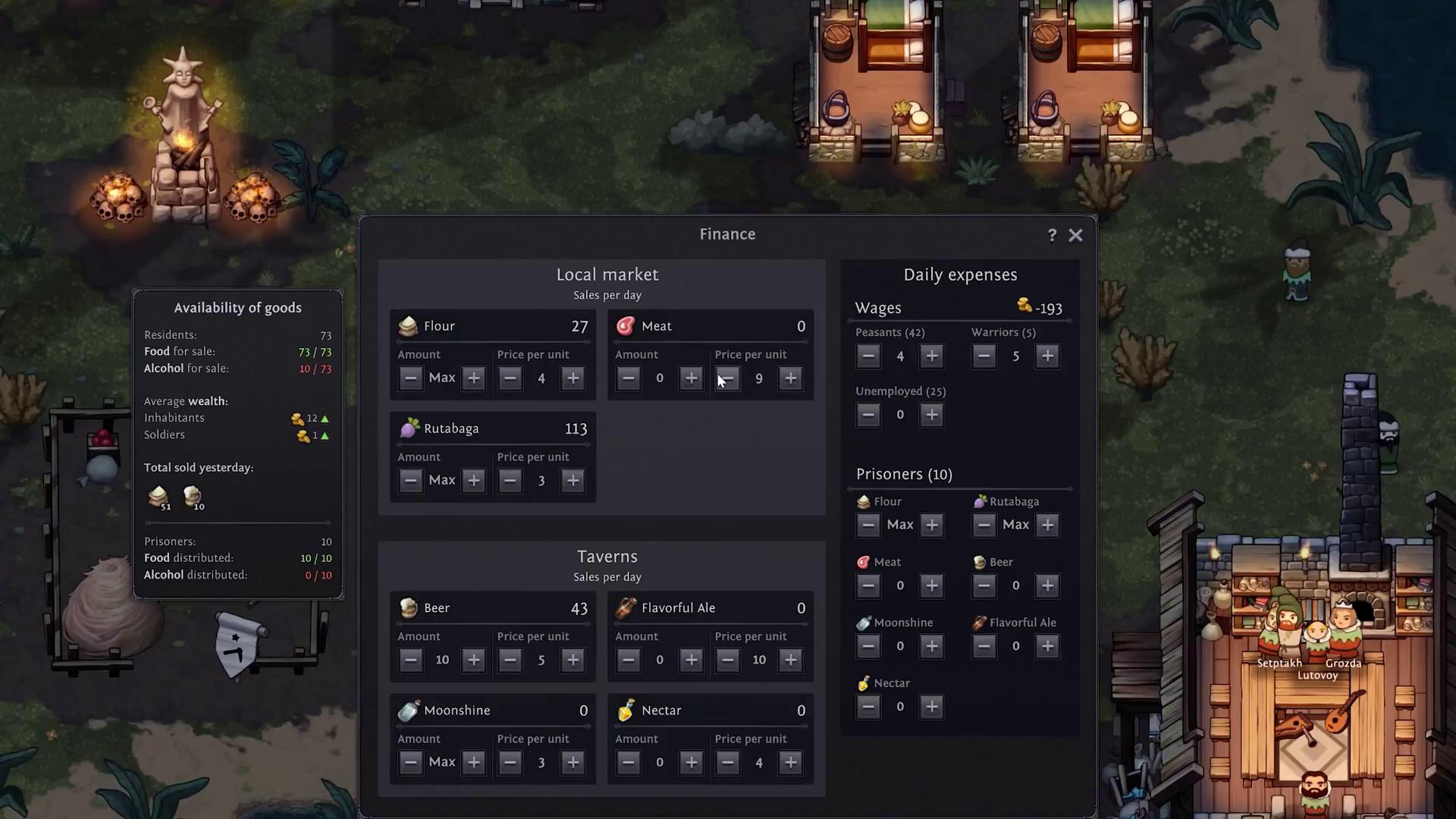Raise Rutabaga price per unit
Screen dimensions: 1456x819
click(573, 480)
